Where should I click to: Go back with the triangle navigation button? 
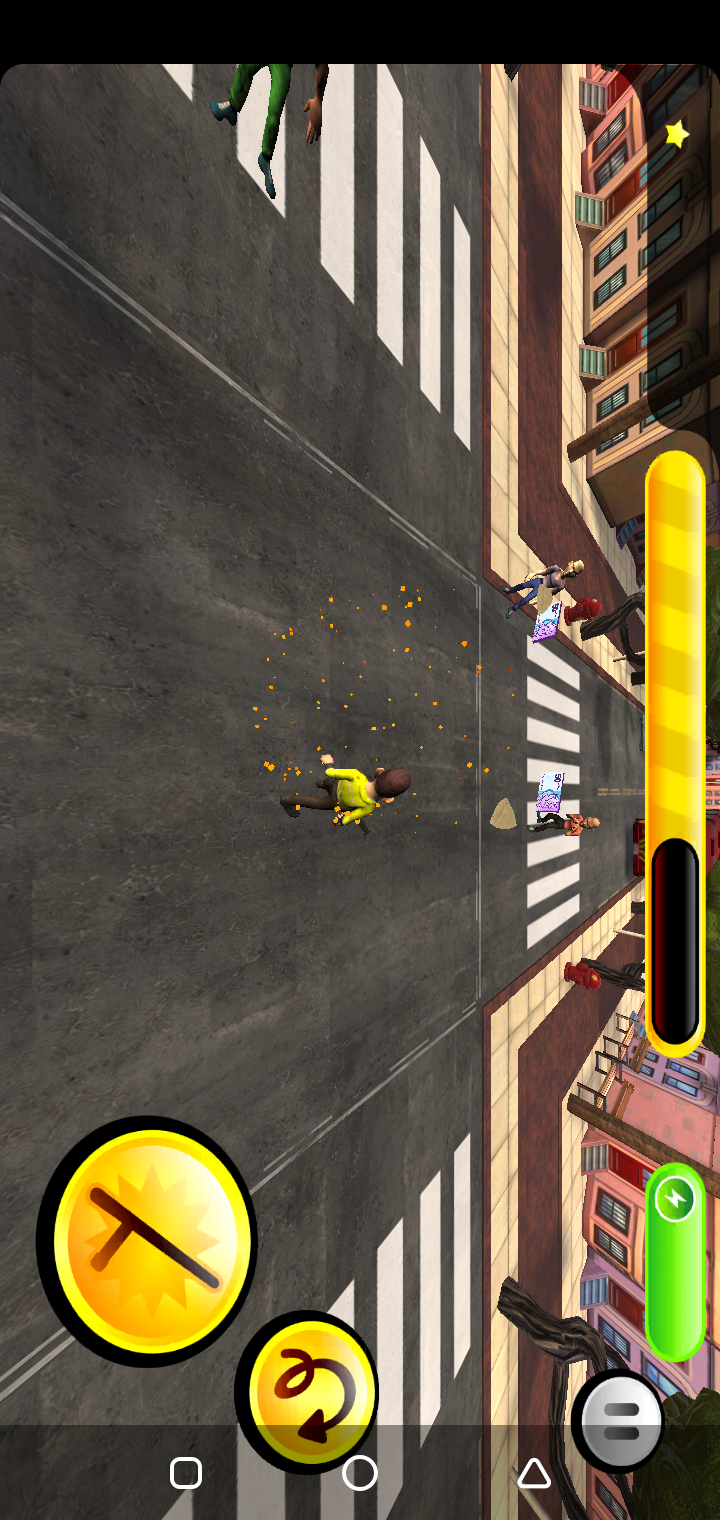click(x=534, y=1473)
